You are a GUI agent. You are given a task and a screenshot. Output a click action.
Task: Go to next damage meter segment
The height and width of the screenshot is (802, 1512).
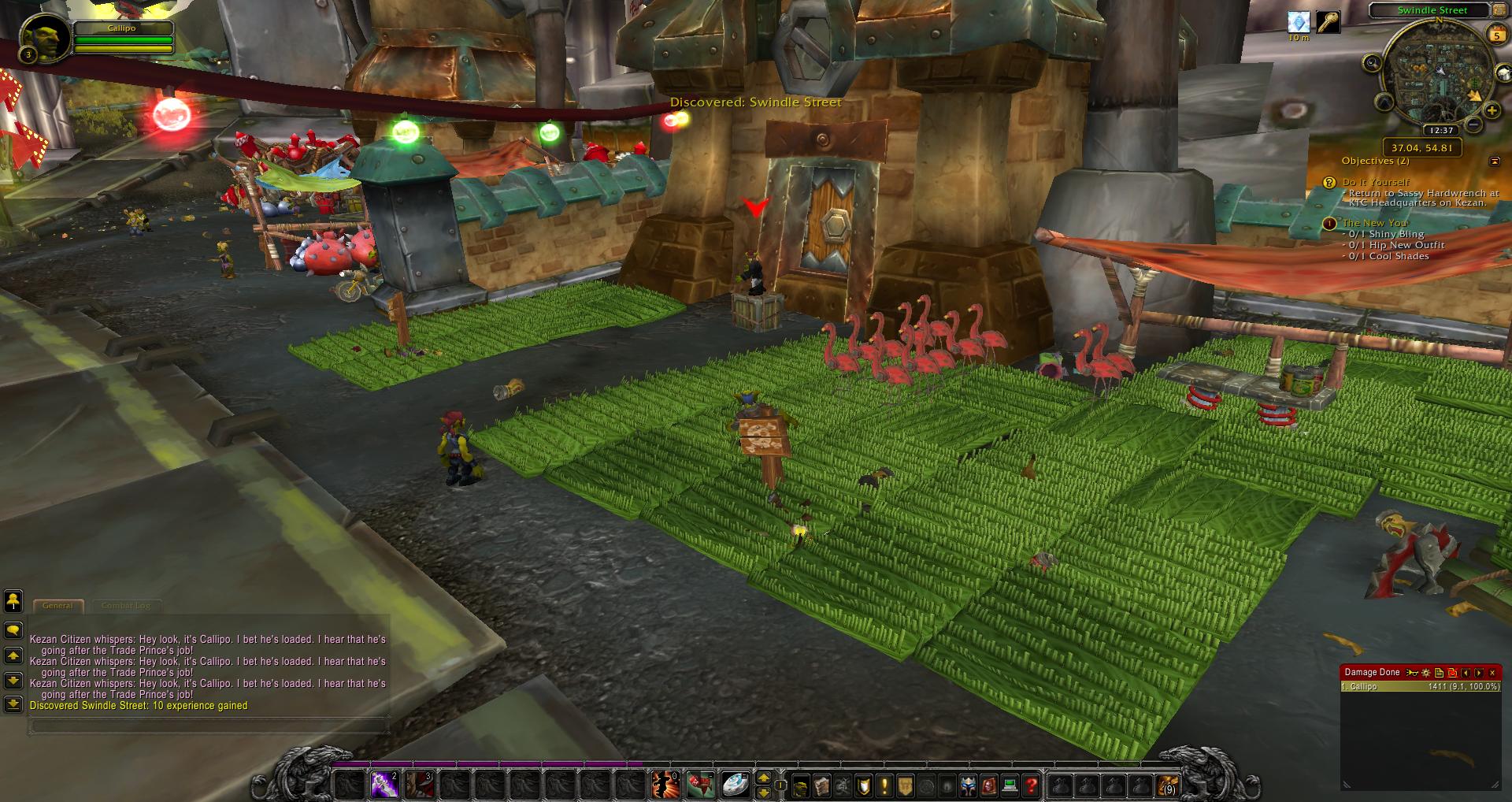coord(1479,673)
